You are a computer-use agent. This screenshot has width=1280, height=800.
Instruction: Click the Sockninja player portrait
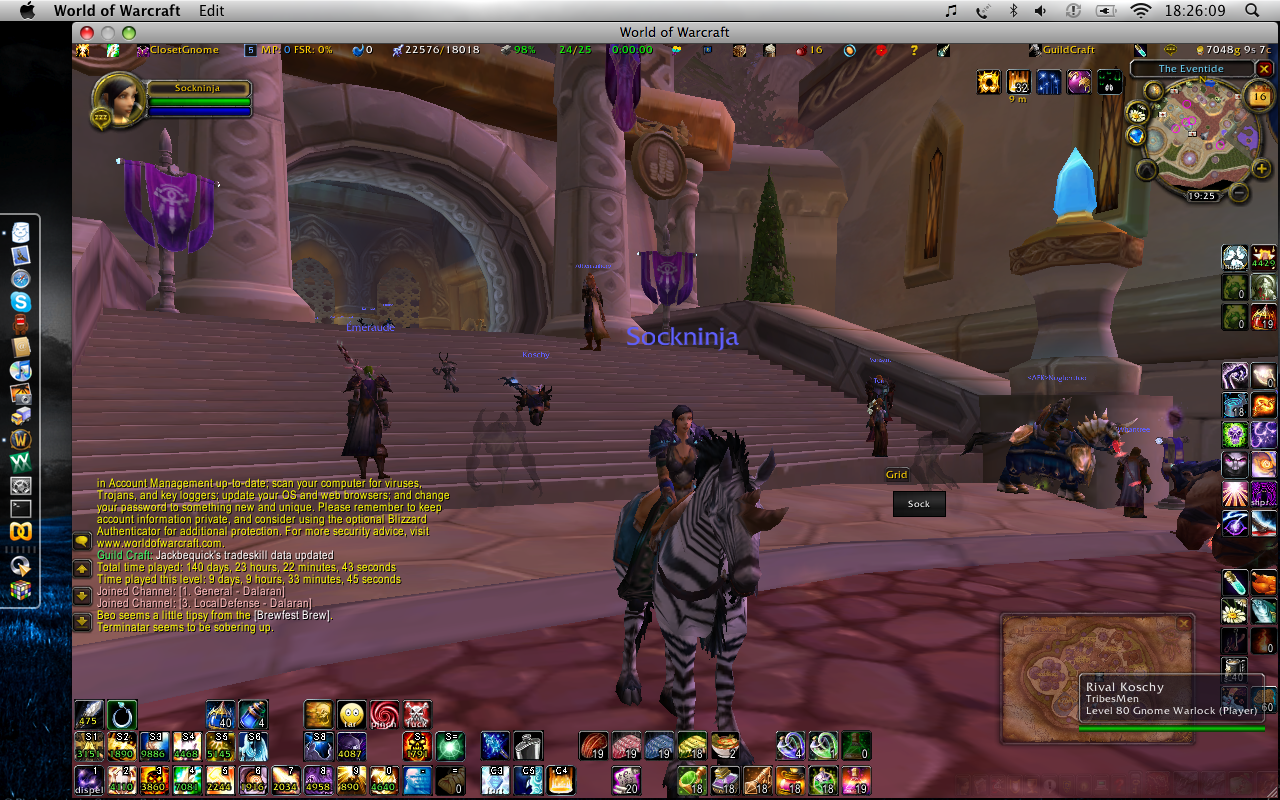(117, 100)
